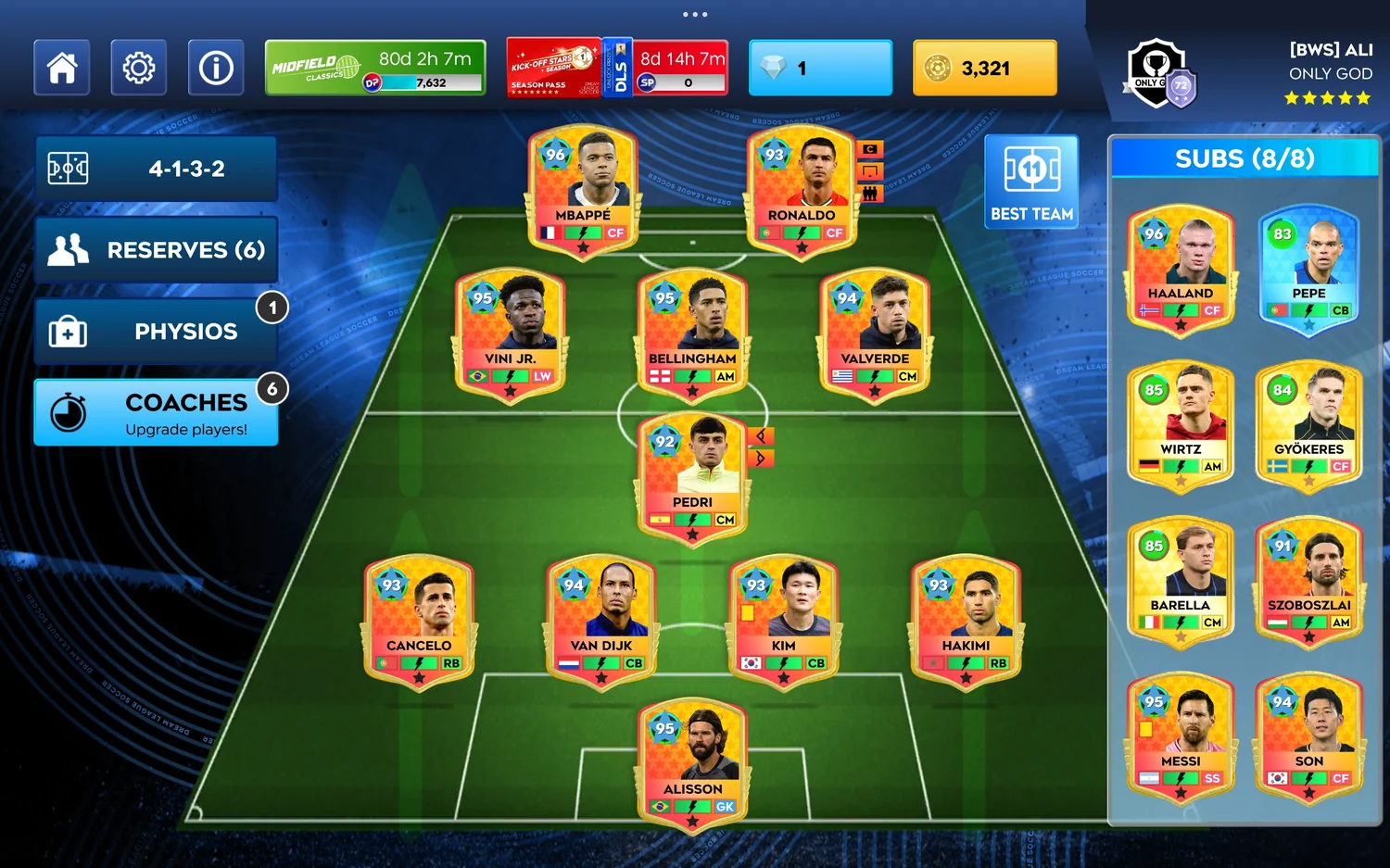Select the Mbappé player card
This screenshot has width=1390, height=868.
pyautogui.click(x=583, y=191)
